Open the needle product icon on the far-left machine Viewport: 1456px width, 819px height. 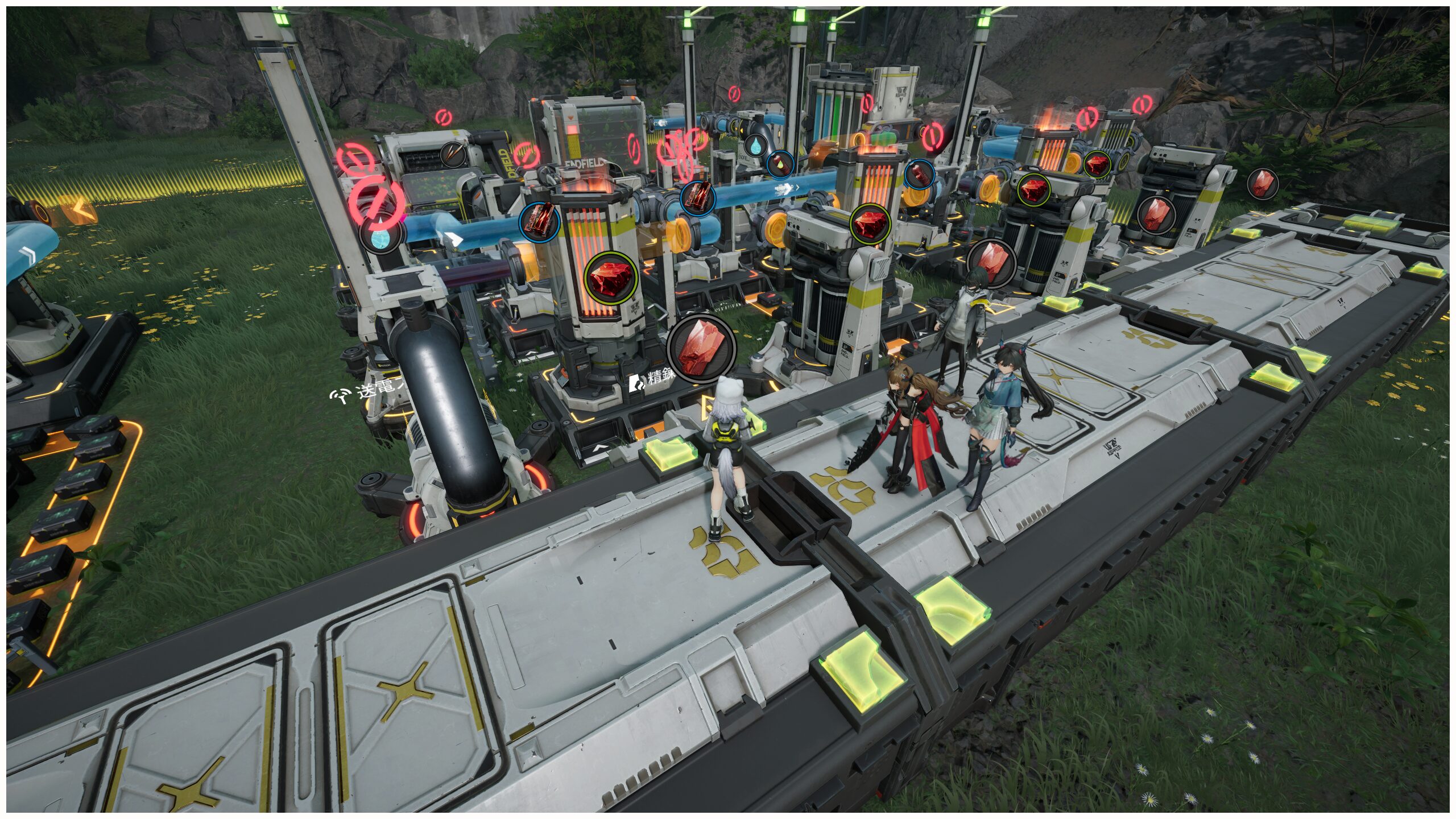tap(453, 155)
